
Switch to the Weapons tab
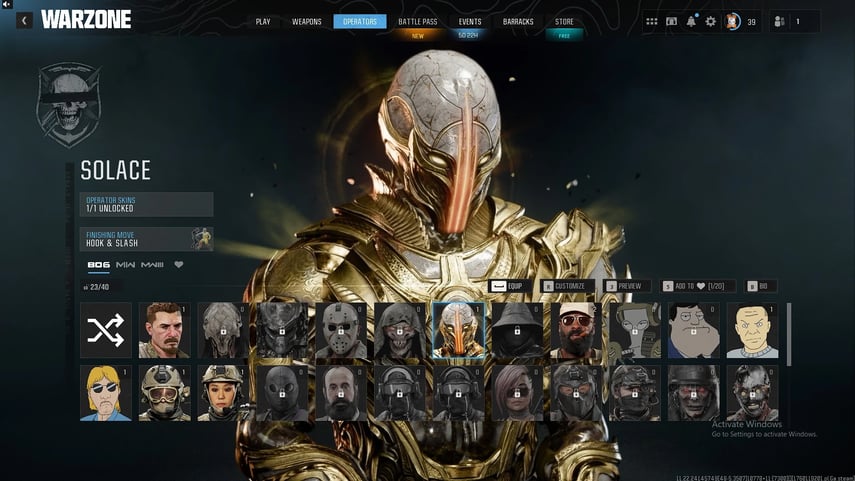tap(307, 21)
